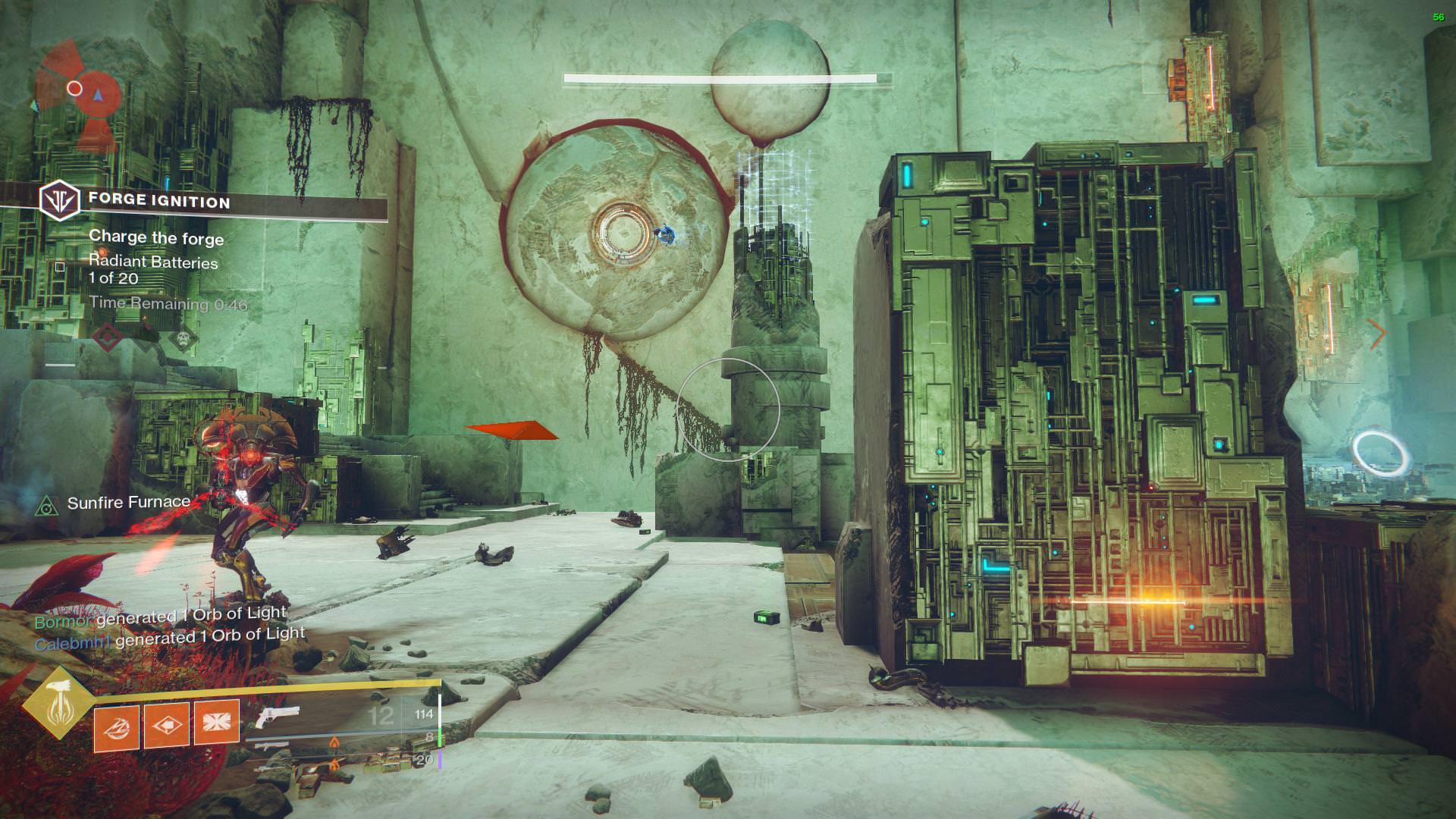Screen dimensions: 1456x819
Task: Click the skull modifier icon
Action: click(x=183, y=338)
